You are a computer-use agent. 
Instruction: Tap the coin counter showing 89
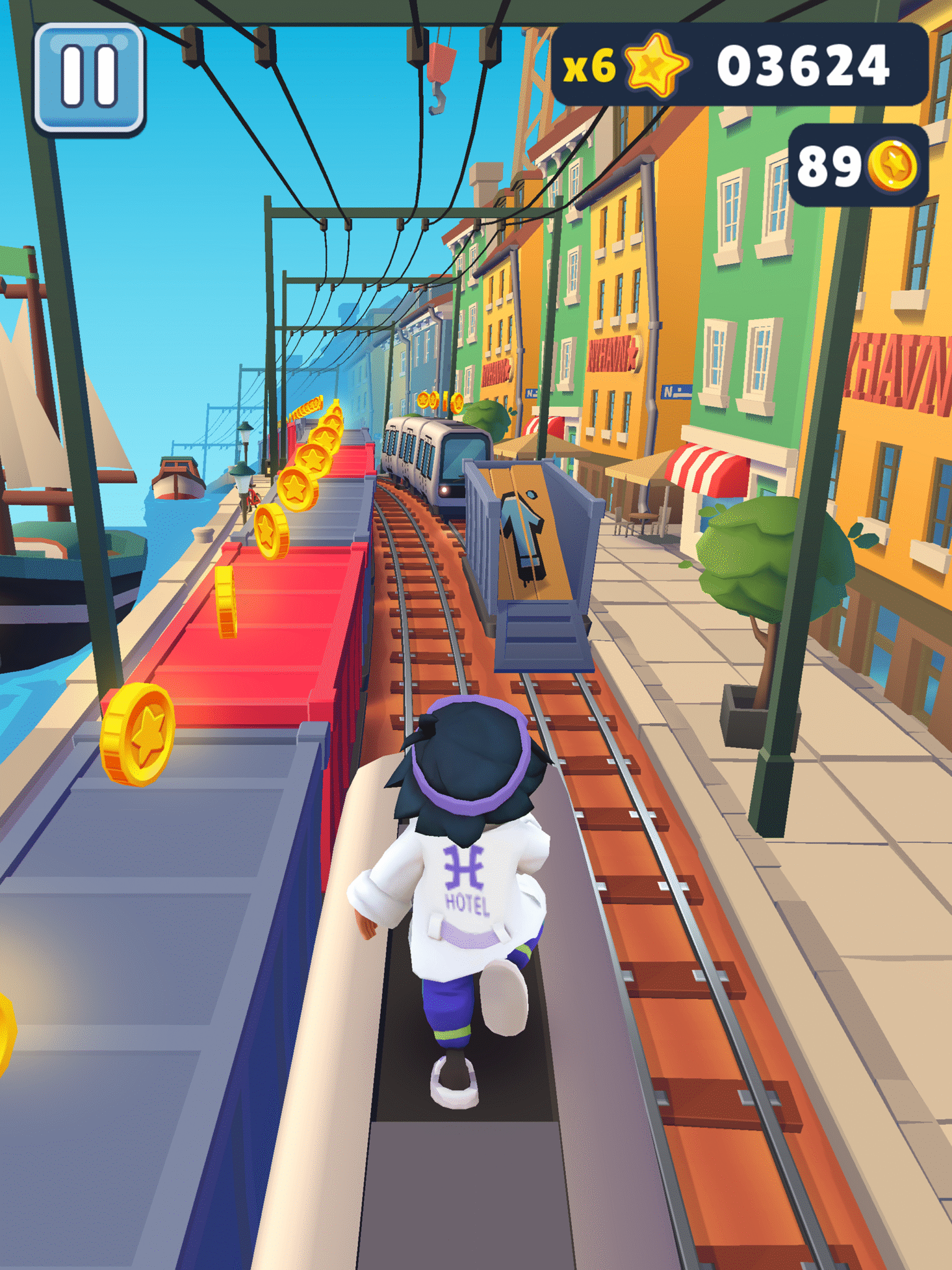pos(829,166)
